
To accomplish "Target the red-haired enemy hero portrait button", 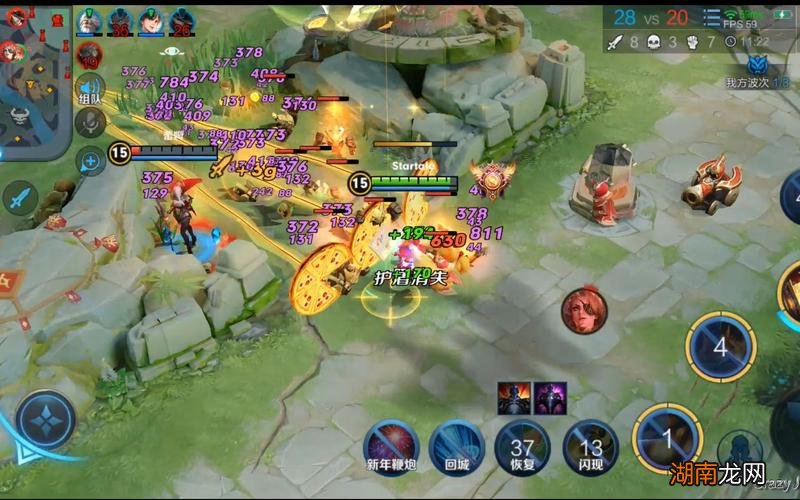I will (x=583, y=311).
